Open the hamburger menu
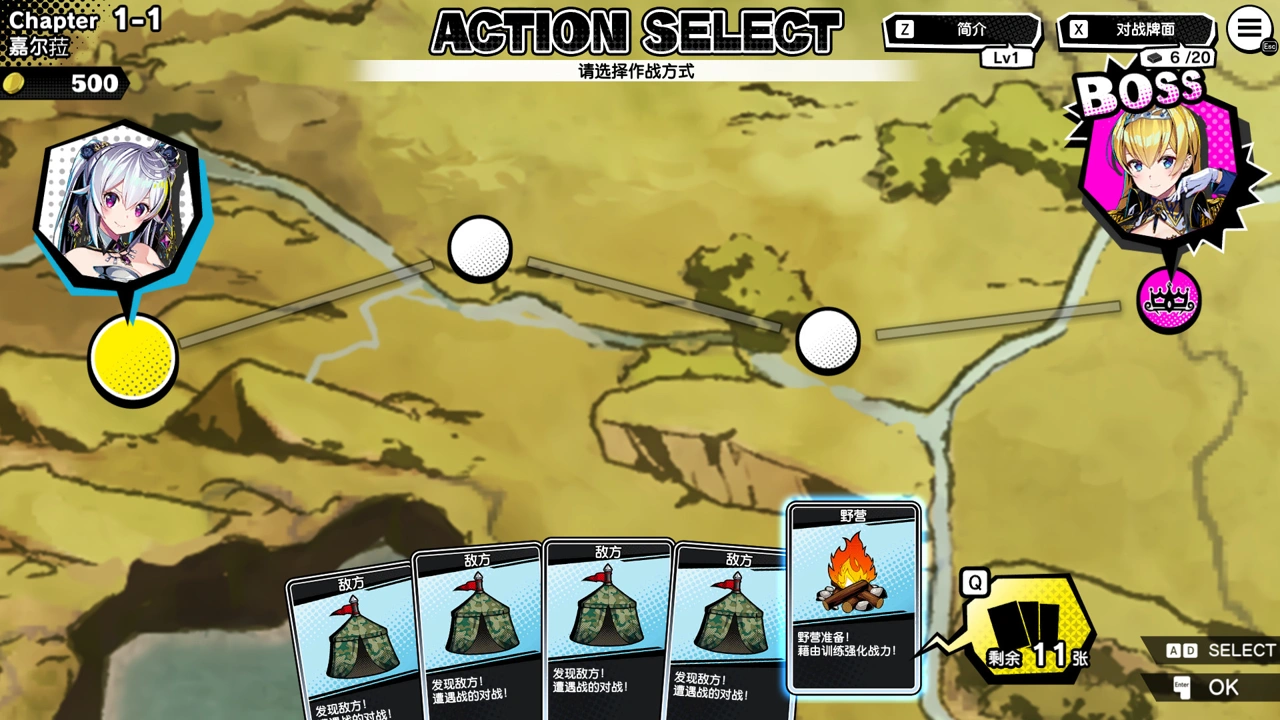Image resolution: width=1280 pixels, height=720 pixels. 1249,30
